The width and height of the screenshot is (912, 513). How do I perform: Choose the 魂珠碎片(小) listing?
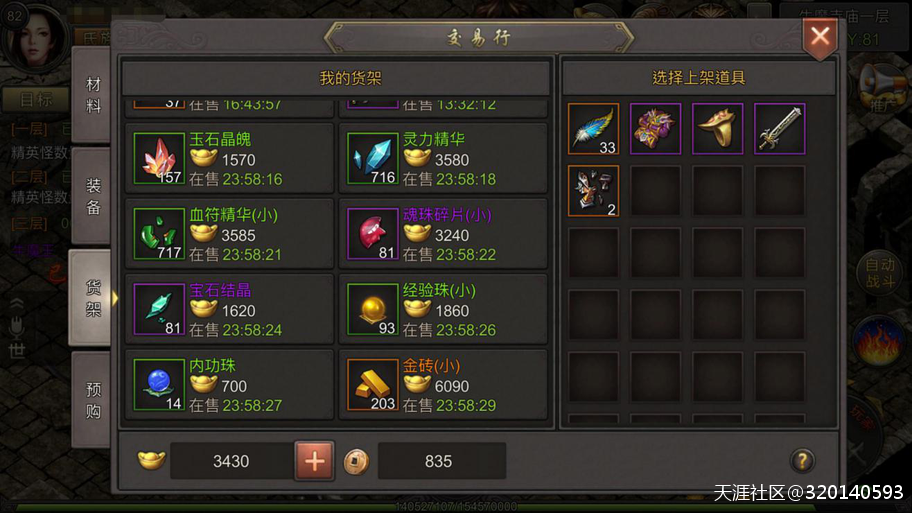coord(443,235)
